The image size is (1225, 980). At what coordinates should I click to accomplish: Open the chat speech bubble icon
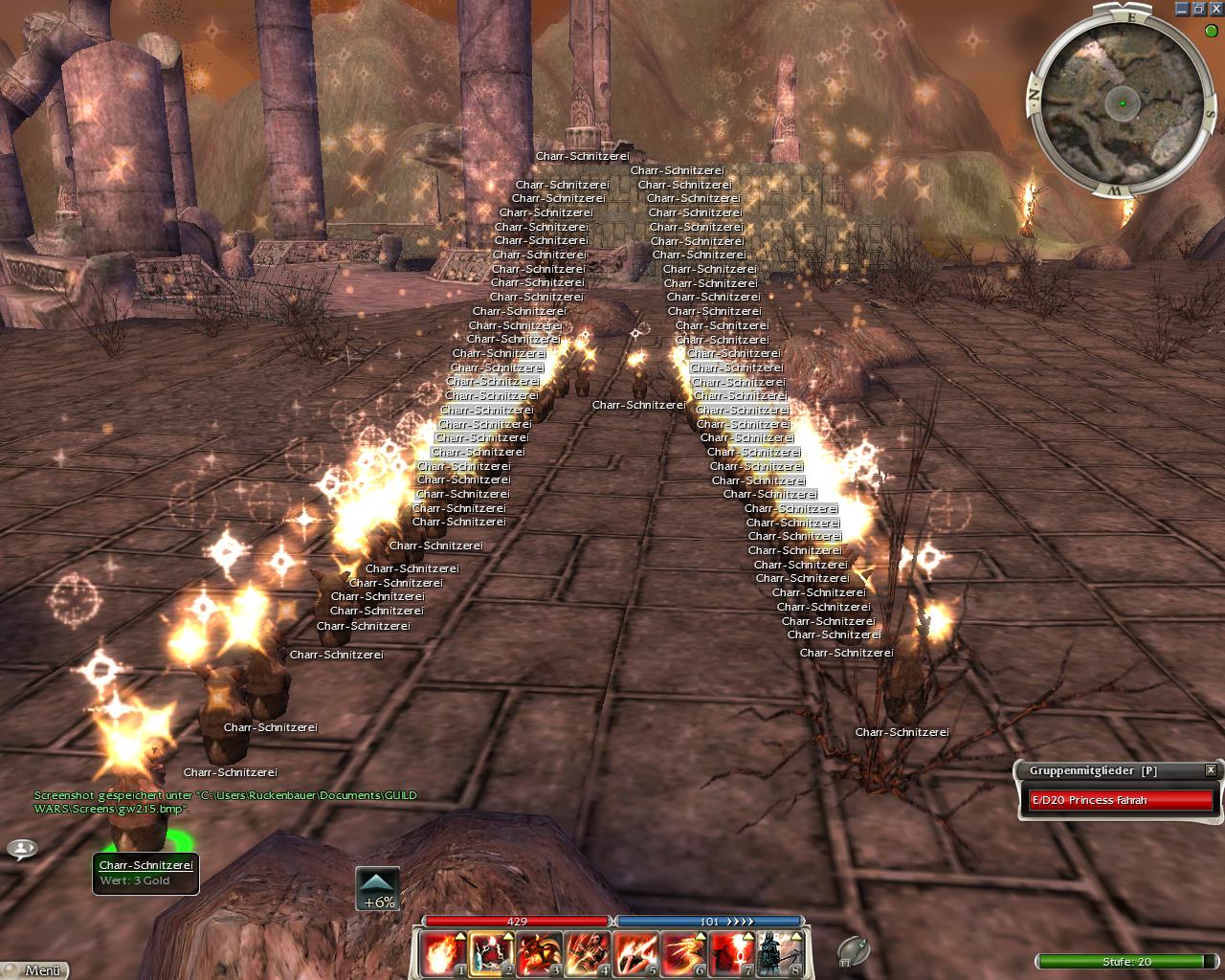21,848
